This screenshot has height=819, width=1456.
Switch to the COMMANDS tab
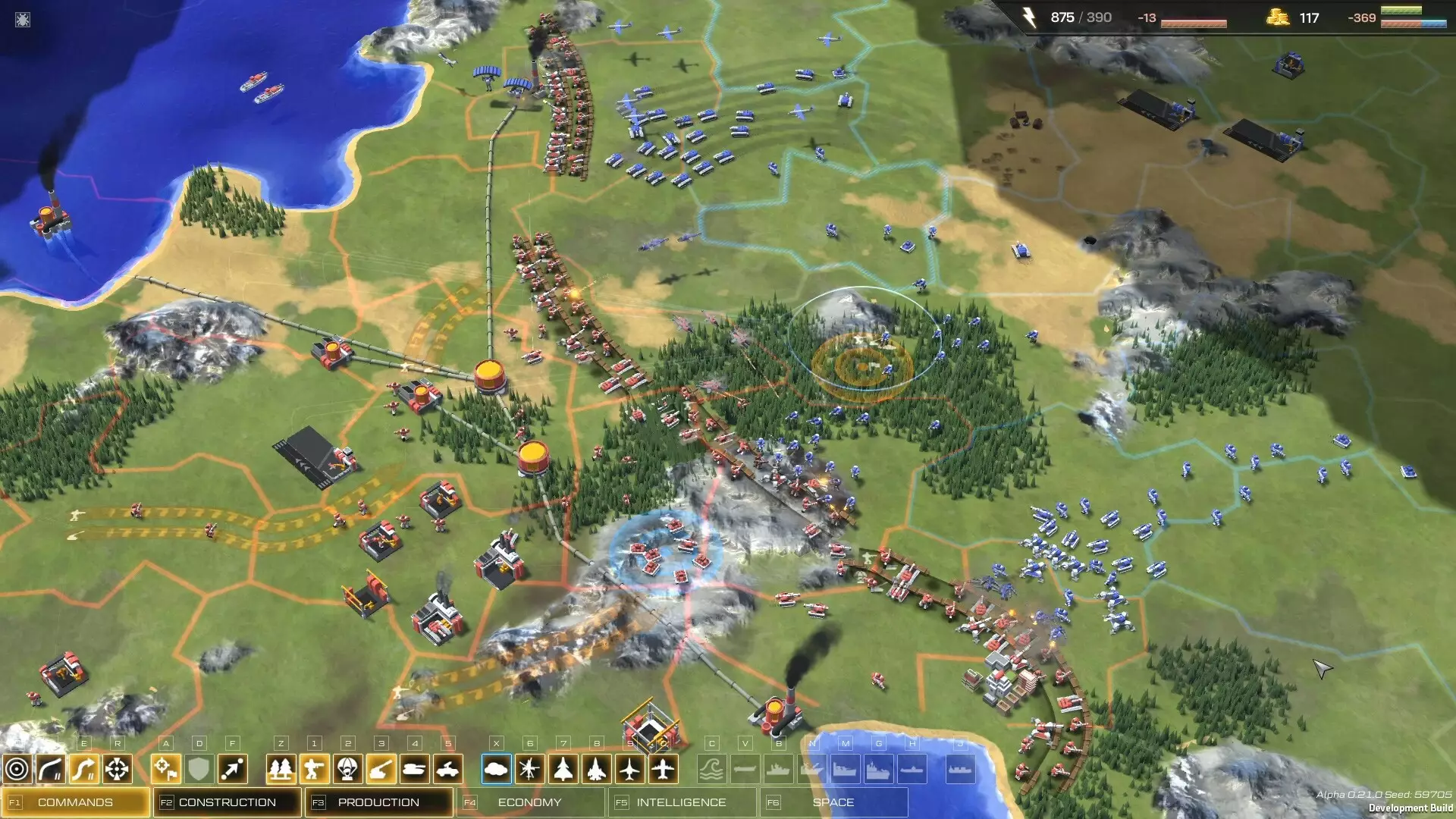[x=76, y=801]
